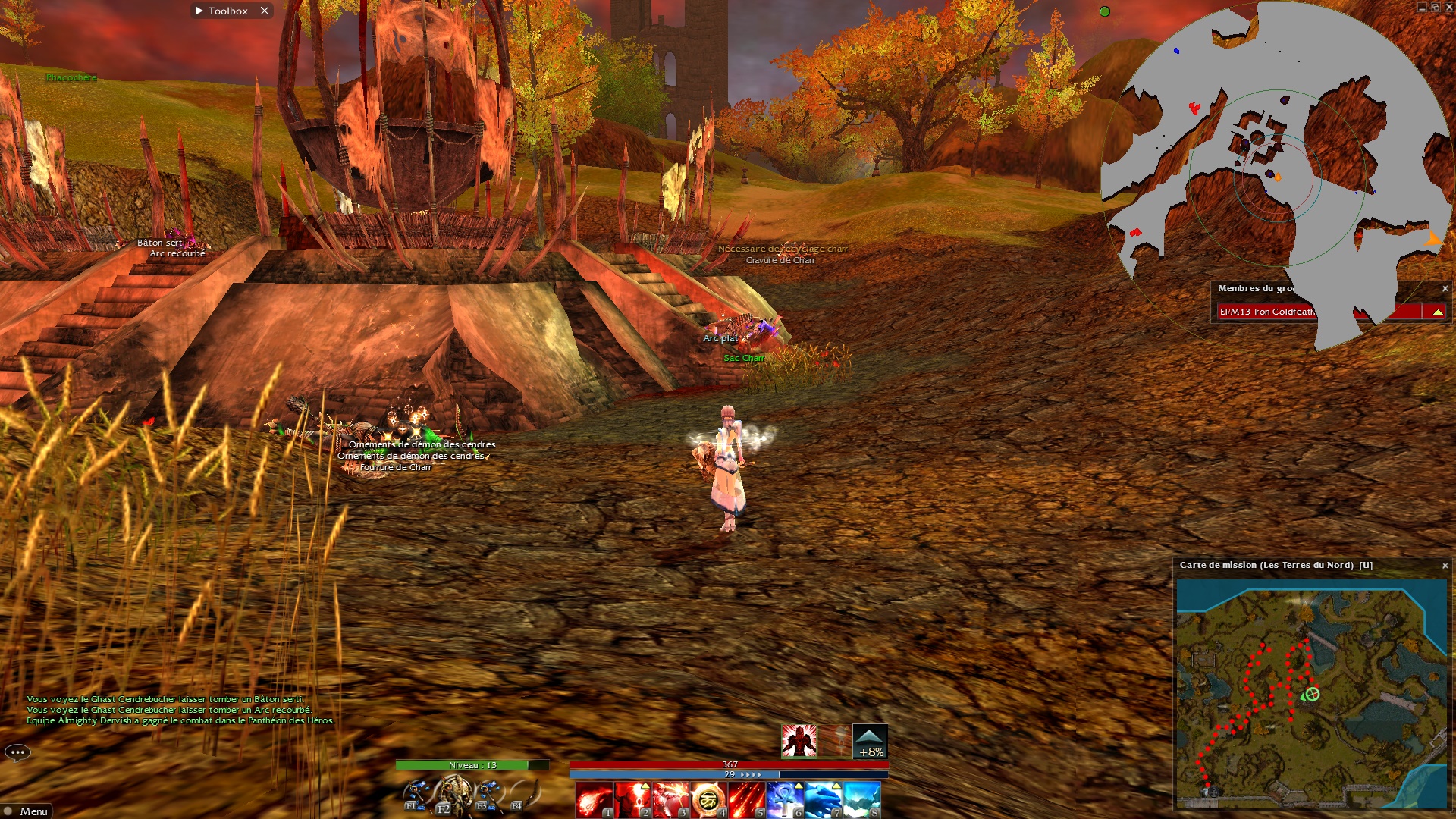Activate skill slot 1 fireball
The width and height of the screenshot is (1456, 819).
(x=595, y=800)
